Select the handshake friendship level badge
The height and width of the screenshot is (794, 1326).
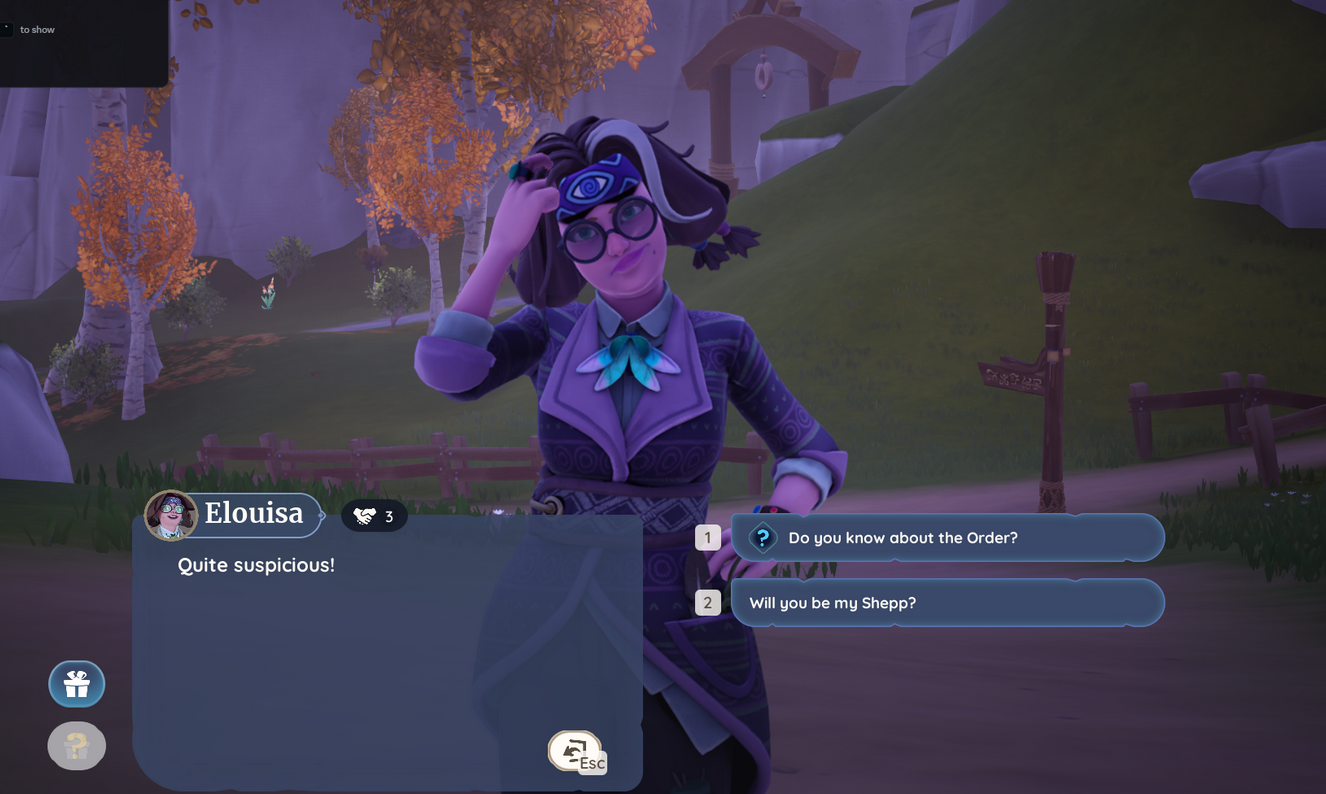[374, 516]
